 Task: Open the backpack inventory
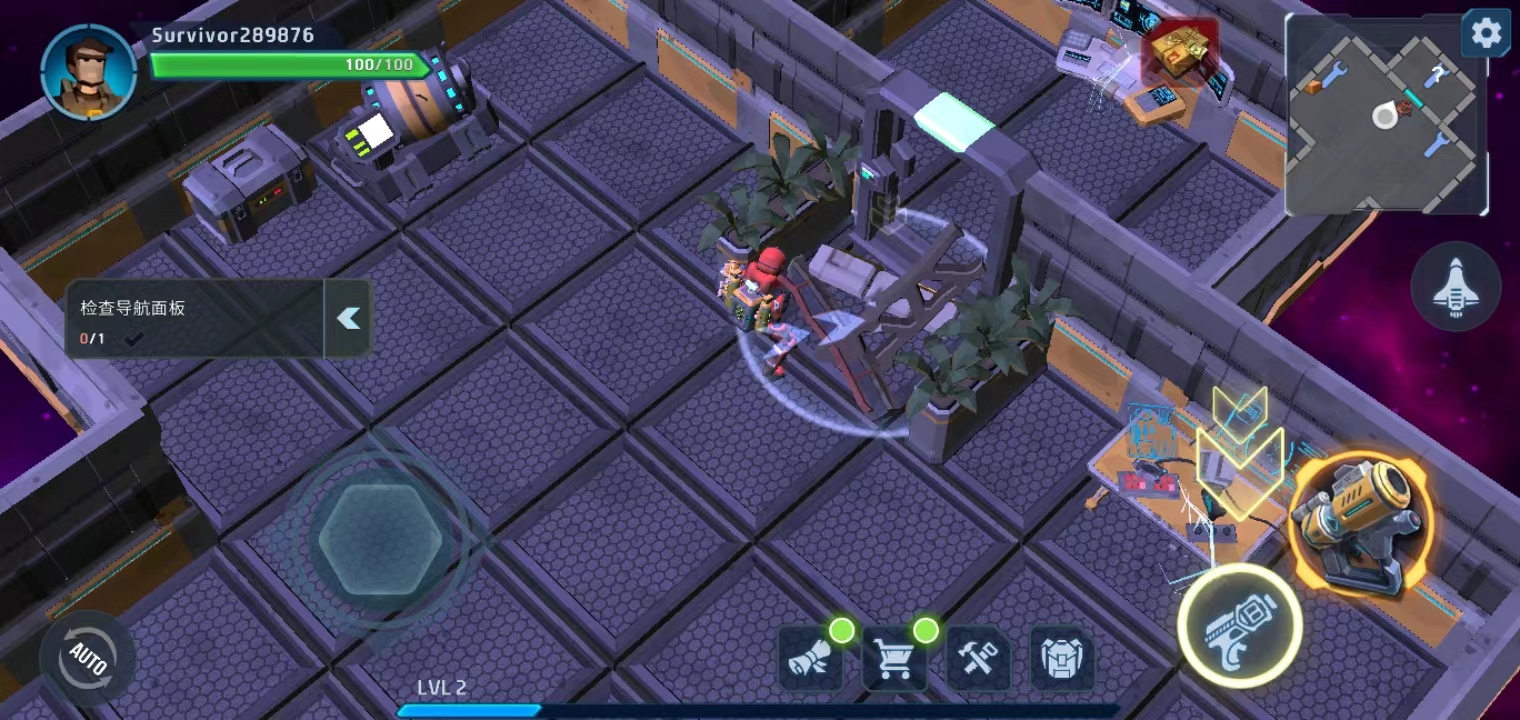tap(1061, 659)
